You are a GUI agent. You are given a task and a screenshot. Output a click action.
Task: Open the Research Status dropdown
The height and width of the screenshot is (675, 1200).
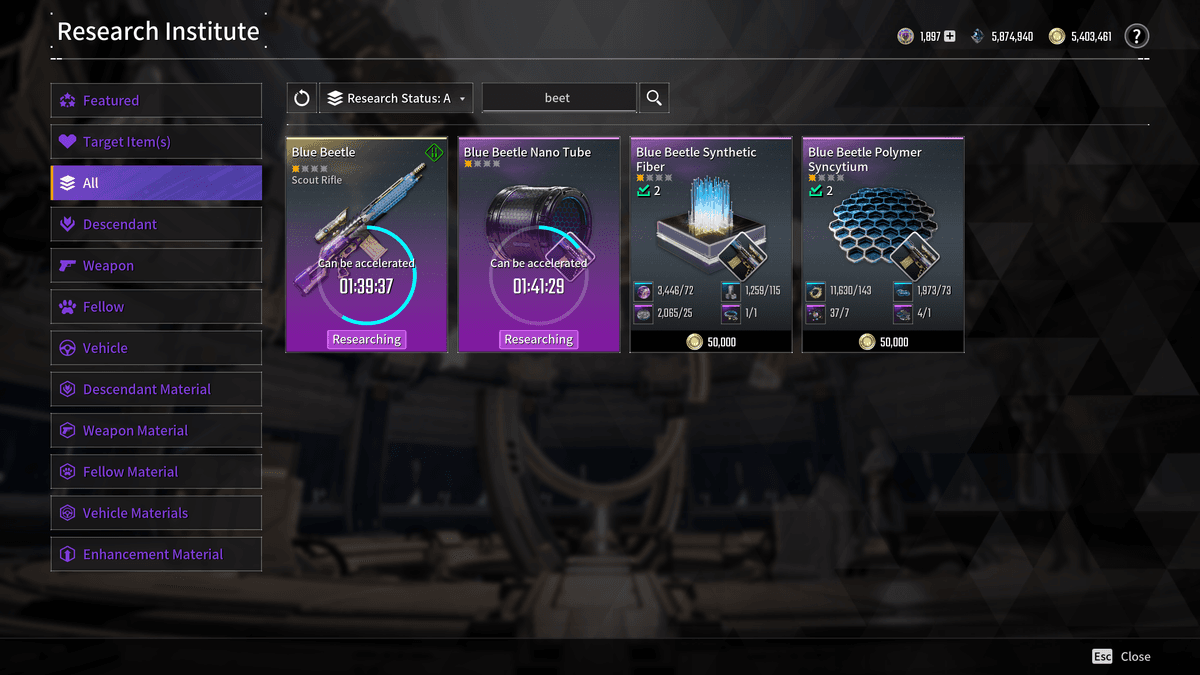pyautogui.click(x=396, y=98)
